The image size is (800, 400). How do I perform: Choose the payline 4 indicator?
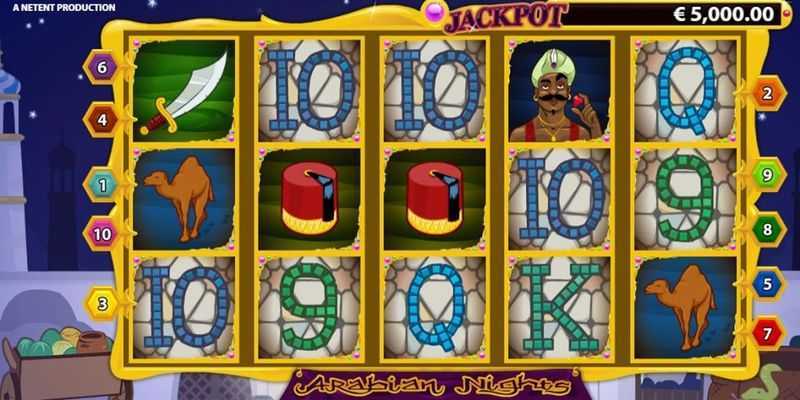point(101,120)
